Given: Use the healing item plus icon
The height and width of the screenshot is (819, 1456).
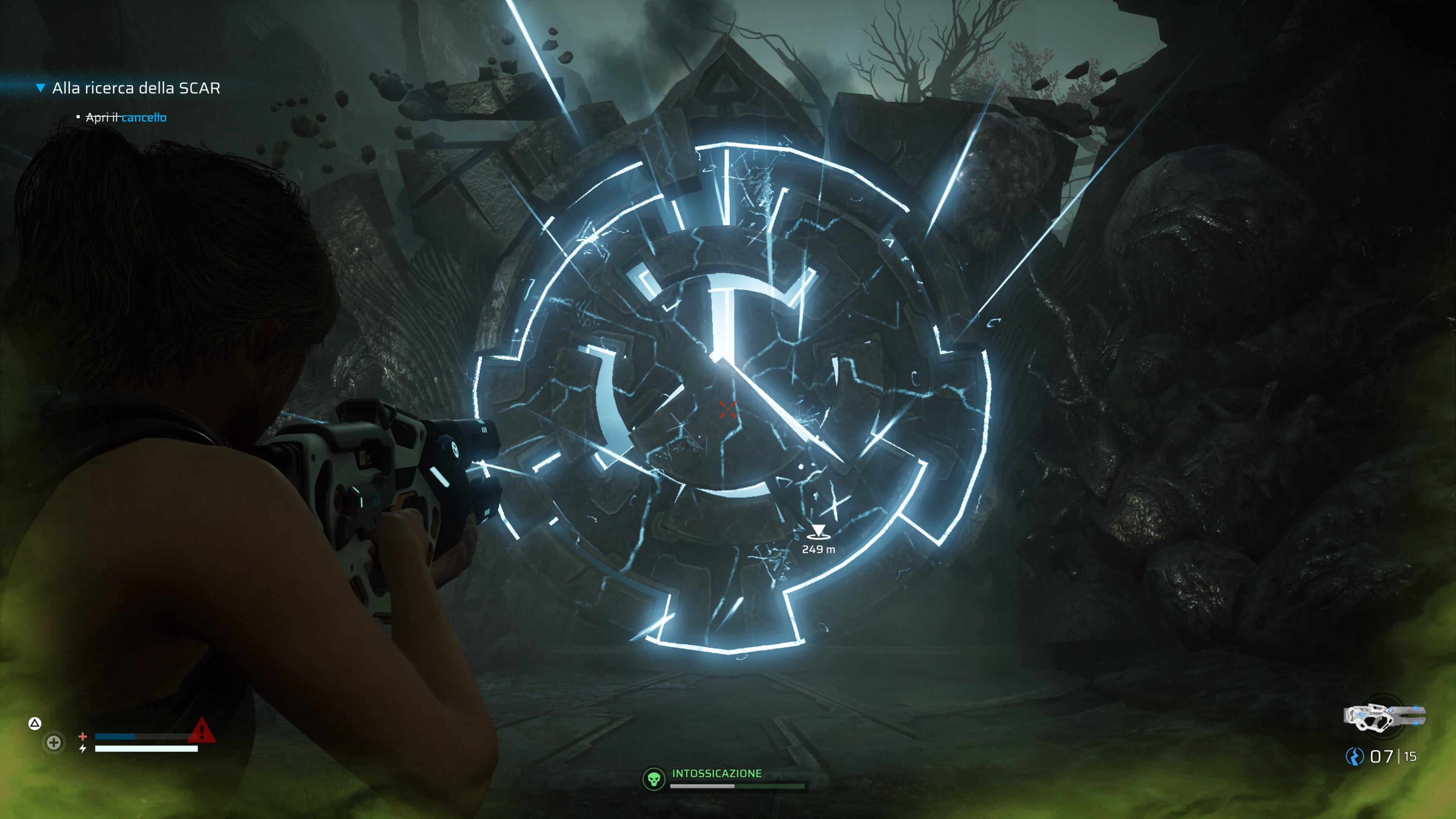Looking at the screenshot, I should 54,742.
